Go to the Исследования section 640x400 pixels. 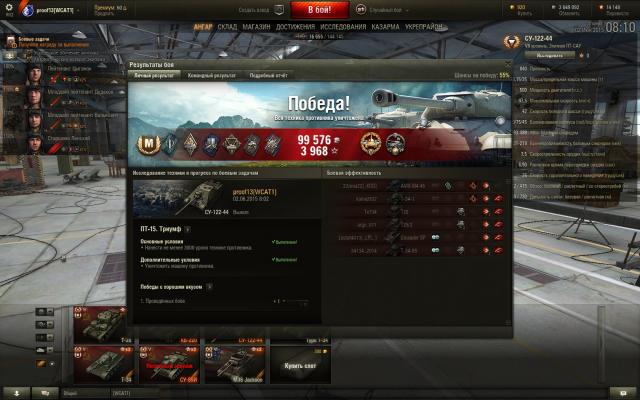(x=343, y=28)
